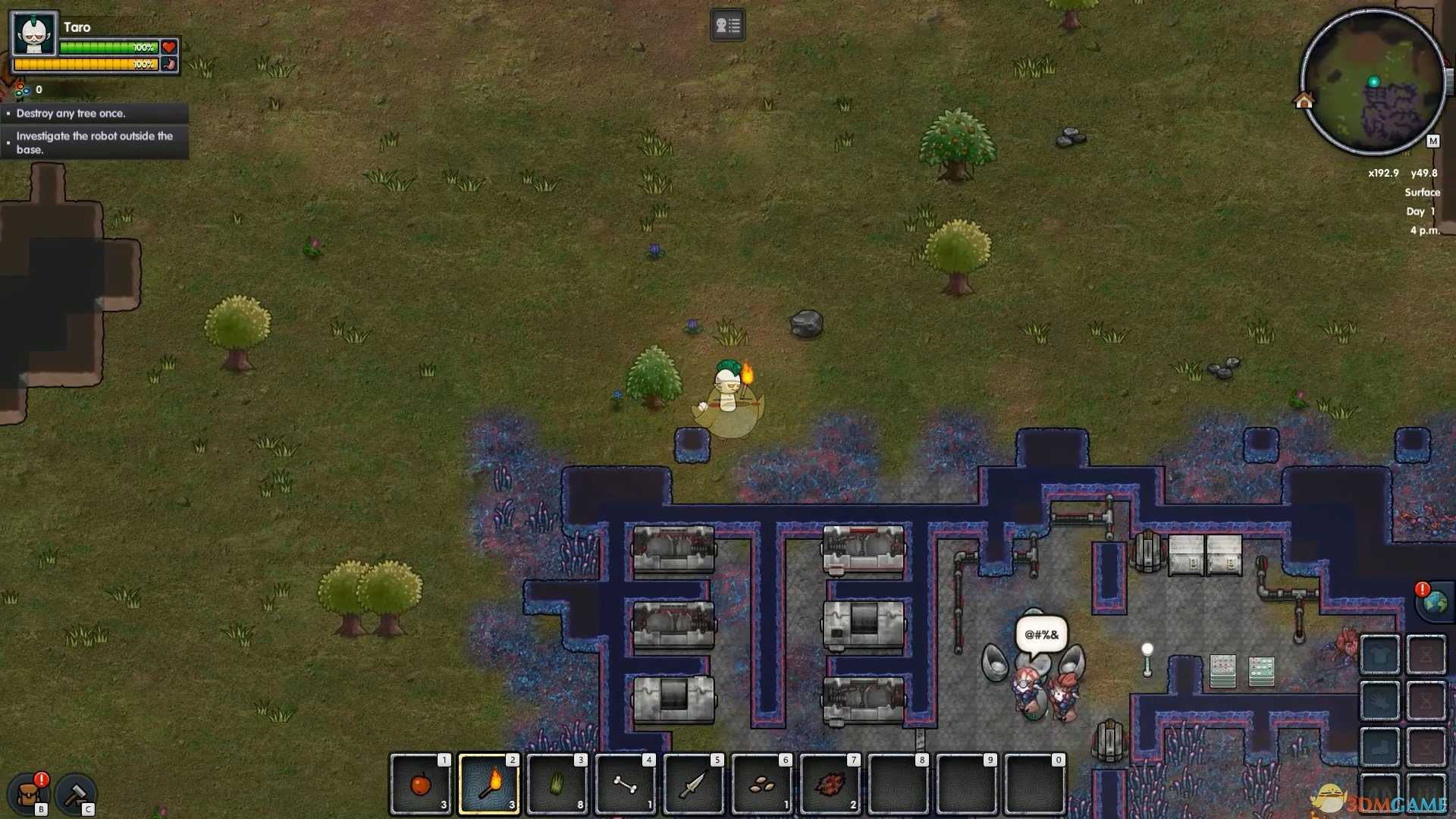Select the seeds hotbar slot
This screenshot has height=819, width=1456.
pos(762,783)
